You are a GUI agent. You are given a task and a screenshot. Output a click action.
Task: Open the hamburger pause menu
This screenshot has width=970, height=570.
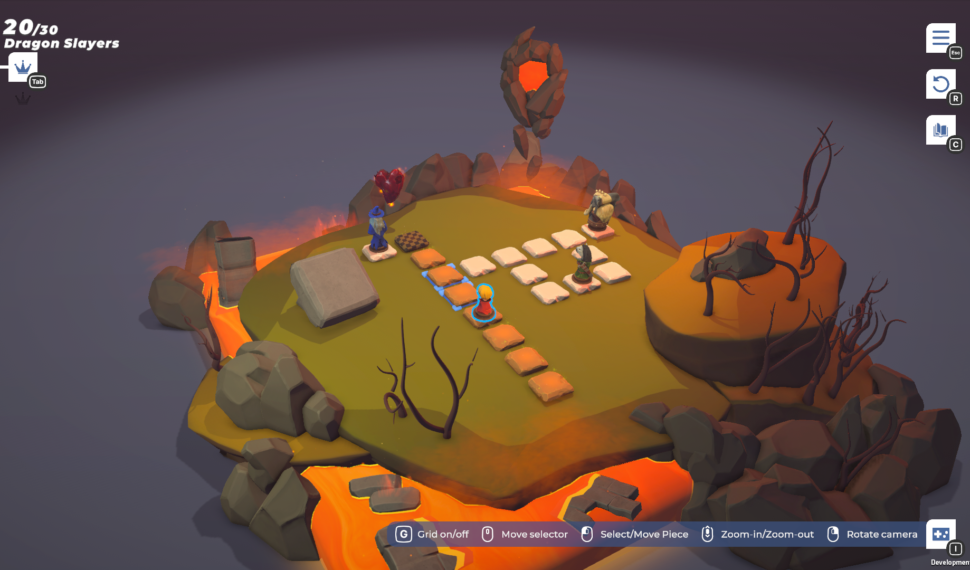pyautogui.click(x=940, y=38)
